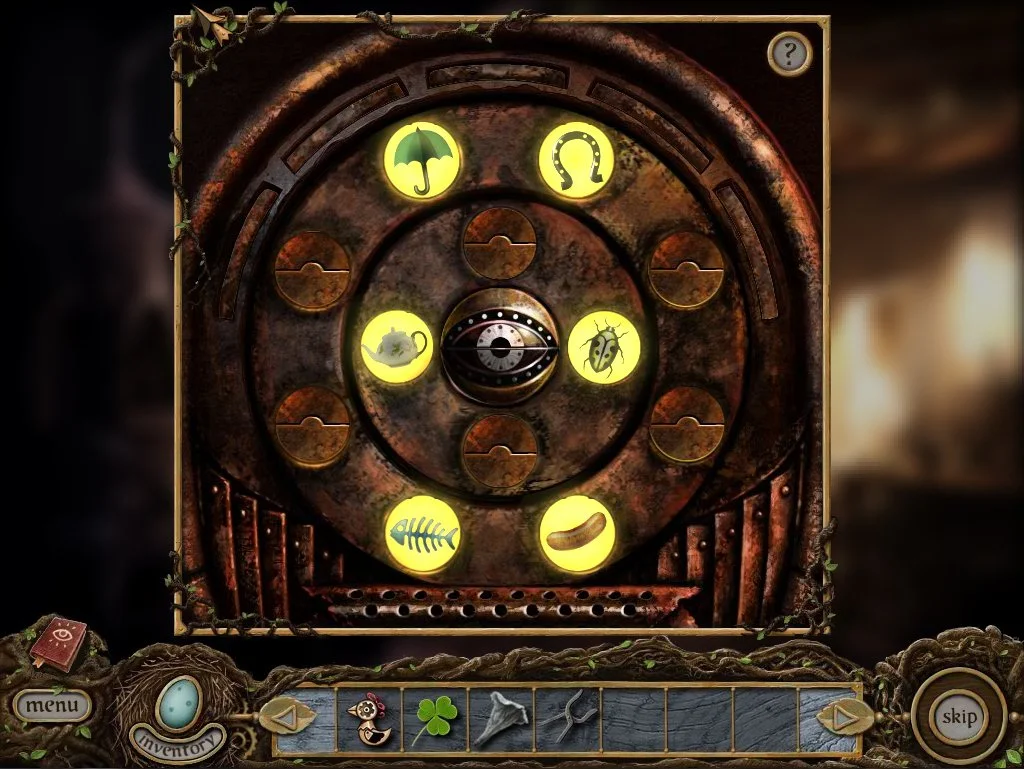Show the puzzle help hint

coord(789,53)
